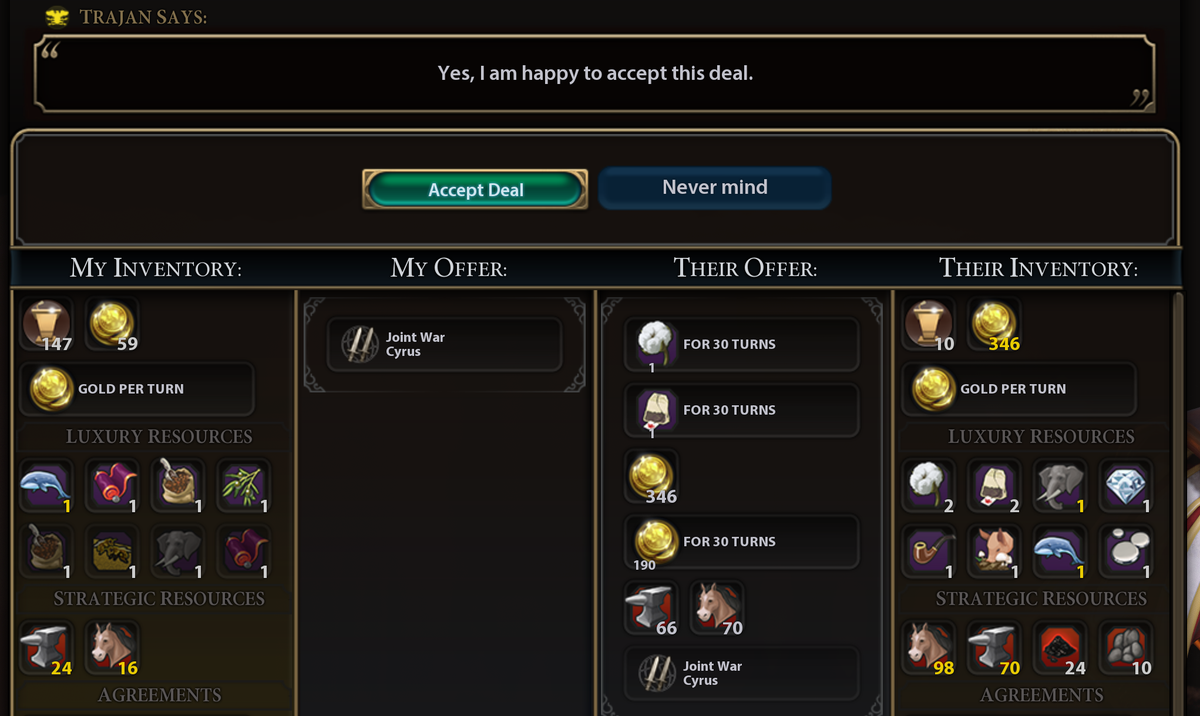Click the cotton for 30 turns offer
The width and height of the screenshot is (1200, 716).
[x=741, y=345]
